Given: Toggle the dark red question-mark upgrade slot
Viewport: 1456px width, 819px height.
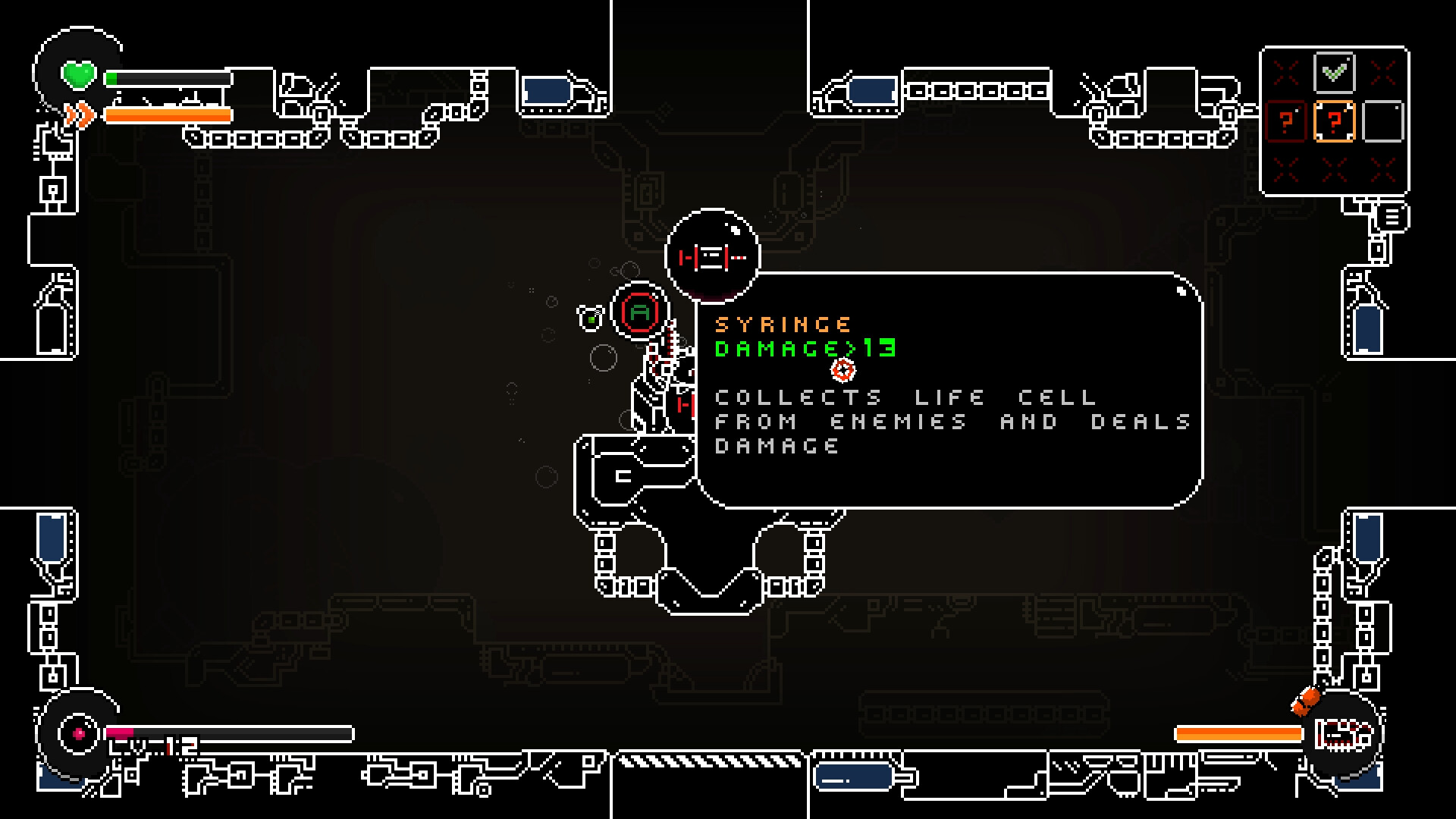Looking at the screenshot, I should 1286,121.
